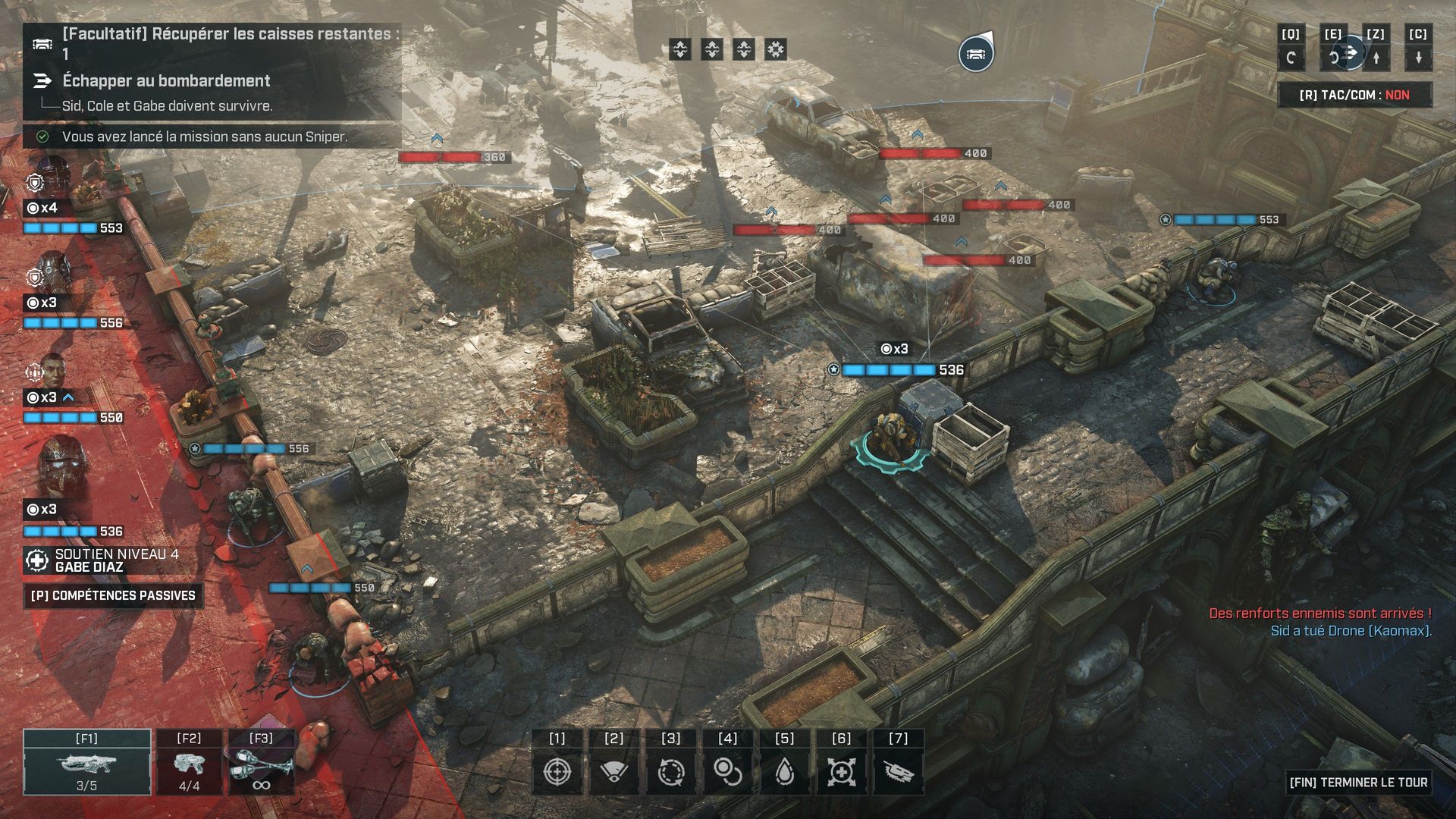
Task: Use the chainsaw bayonet attack ability
Action: pyautogui.click(x=899, y=772)
